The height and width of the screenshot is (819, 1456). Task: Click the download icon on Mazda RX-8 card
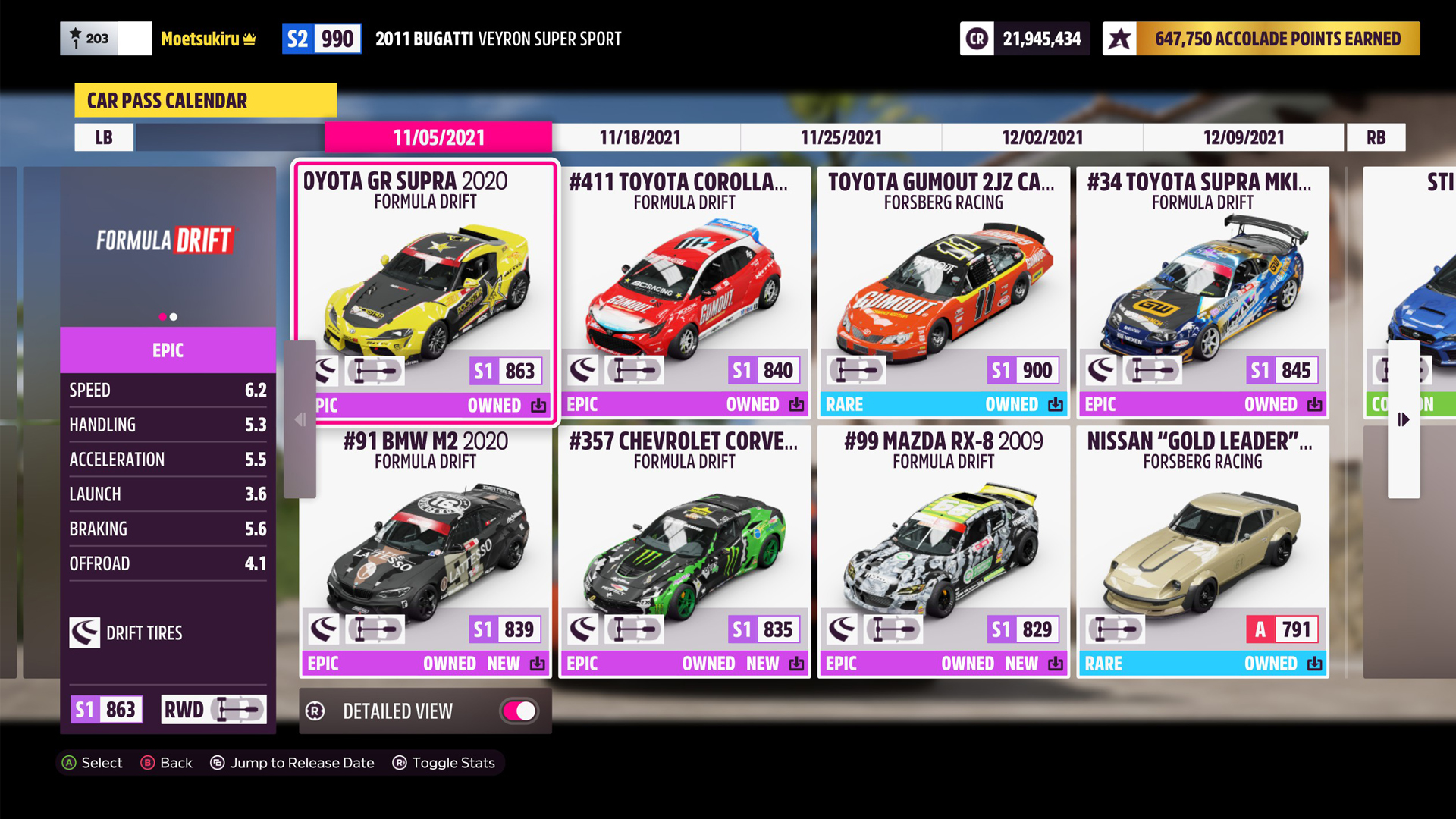tap(1056, 663)
